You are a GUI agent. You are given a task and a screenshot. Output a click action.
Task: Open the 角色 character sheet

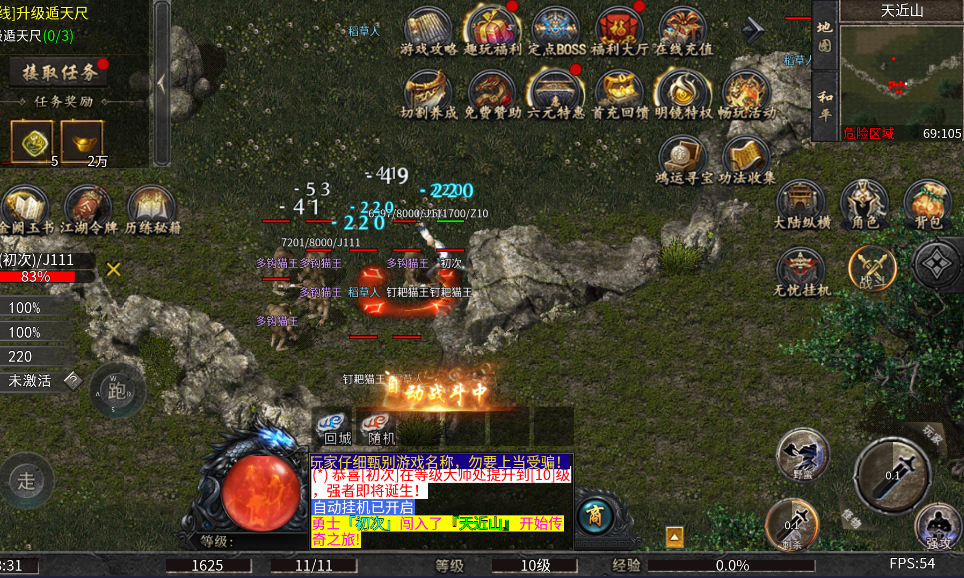[864, 204]
